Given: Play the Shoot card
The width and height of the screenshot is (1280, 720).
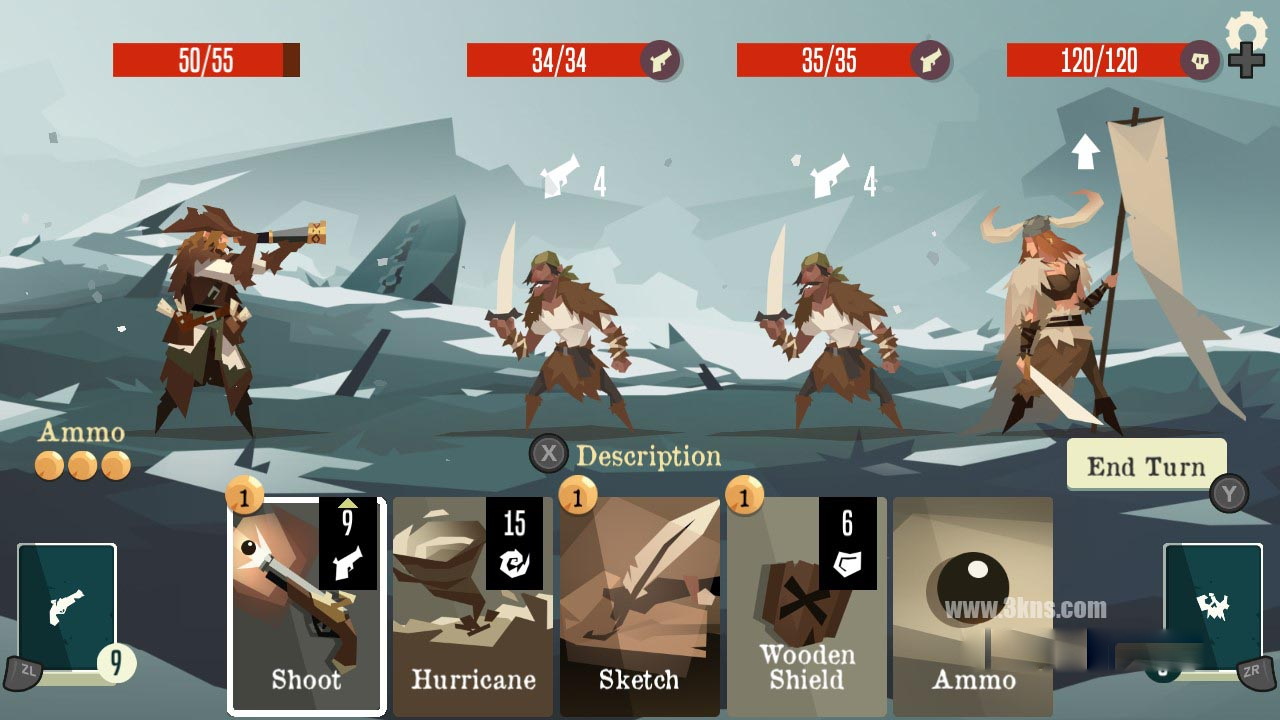Looking at the screenshot, I should pos(306,606).
